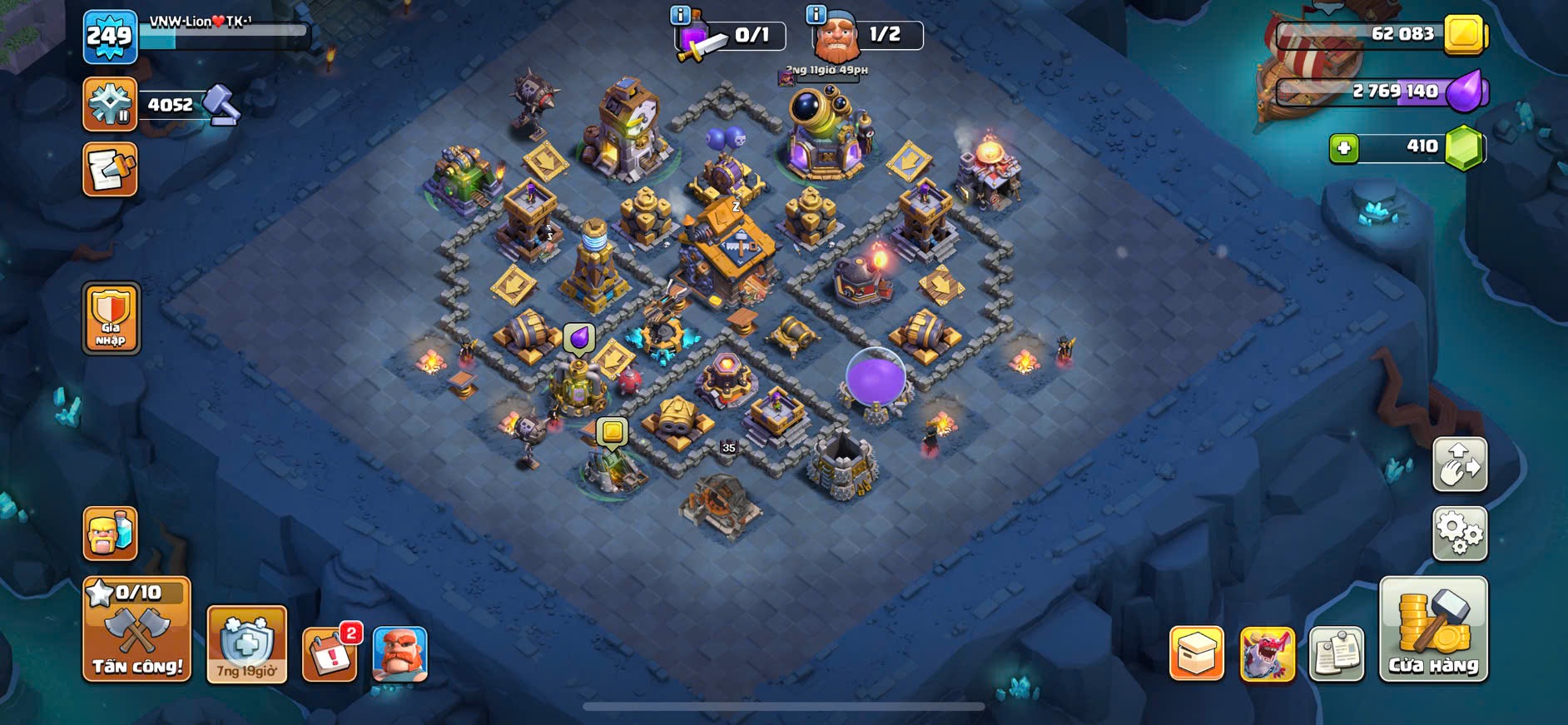Open the snowflake gear league badge

point(110,105)
